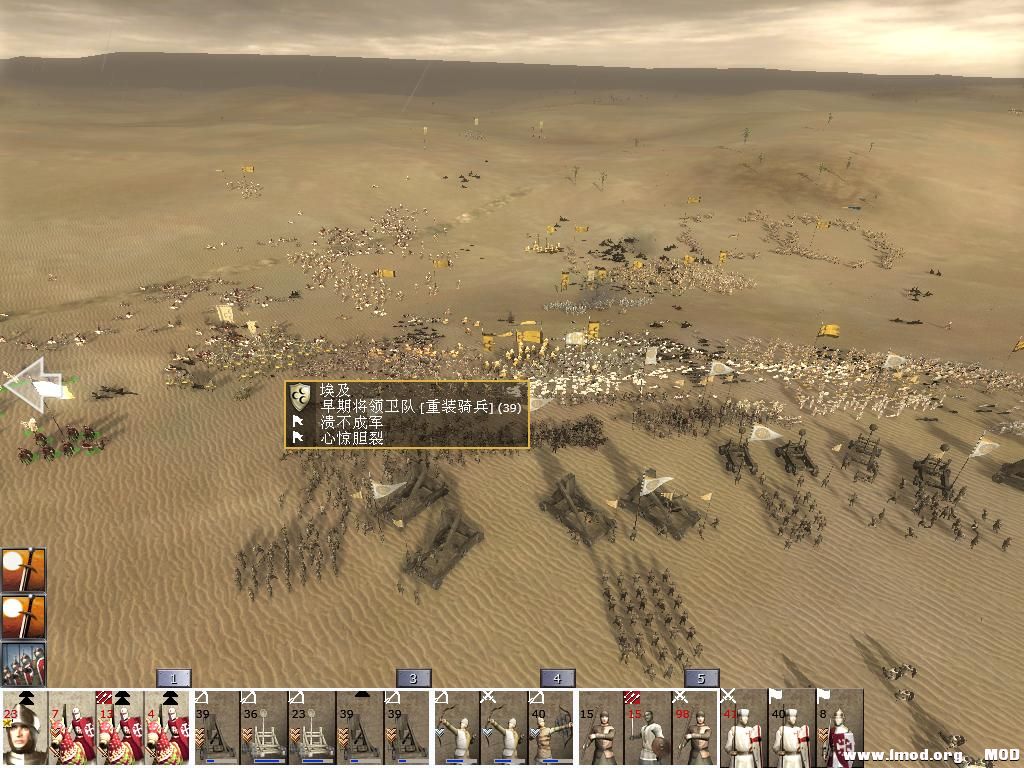Pick the knight card showing 8 men
1024x768 pixels.
840,729
